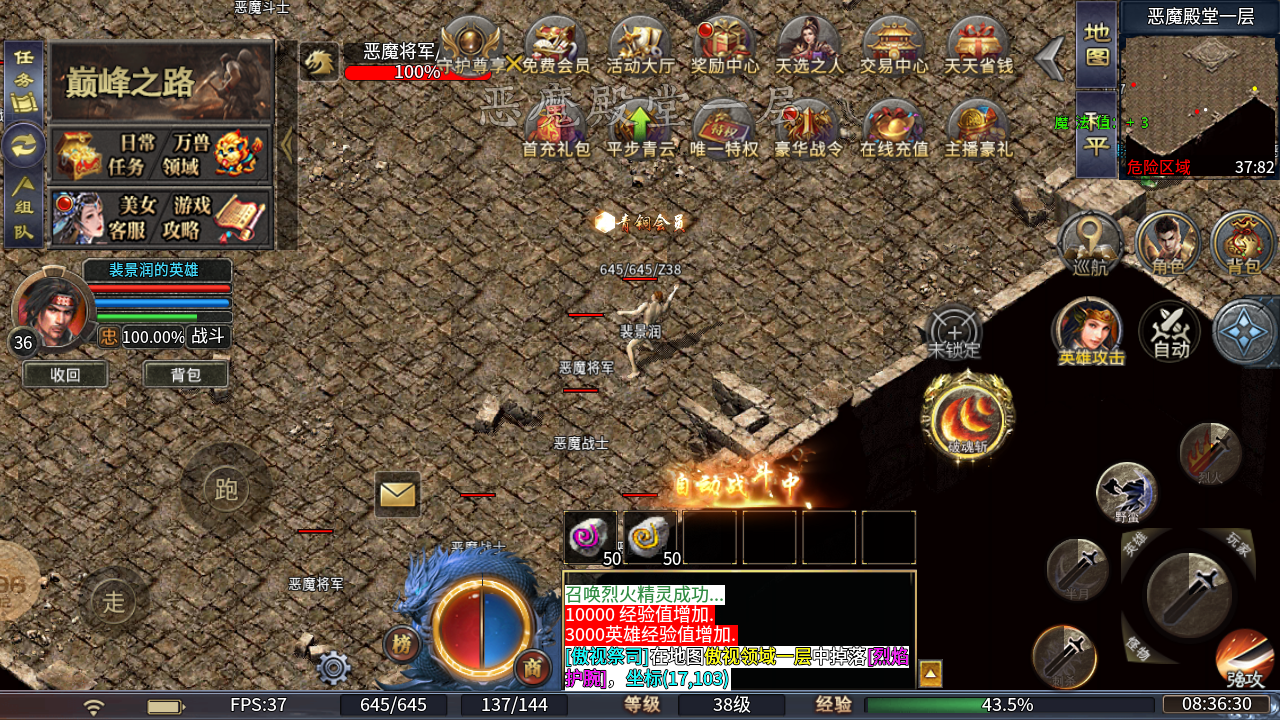Open the 交易中心 trading icon

(894, 47)
